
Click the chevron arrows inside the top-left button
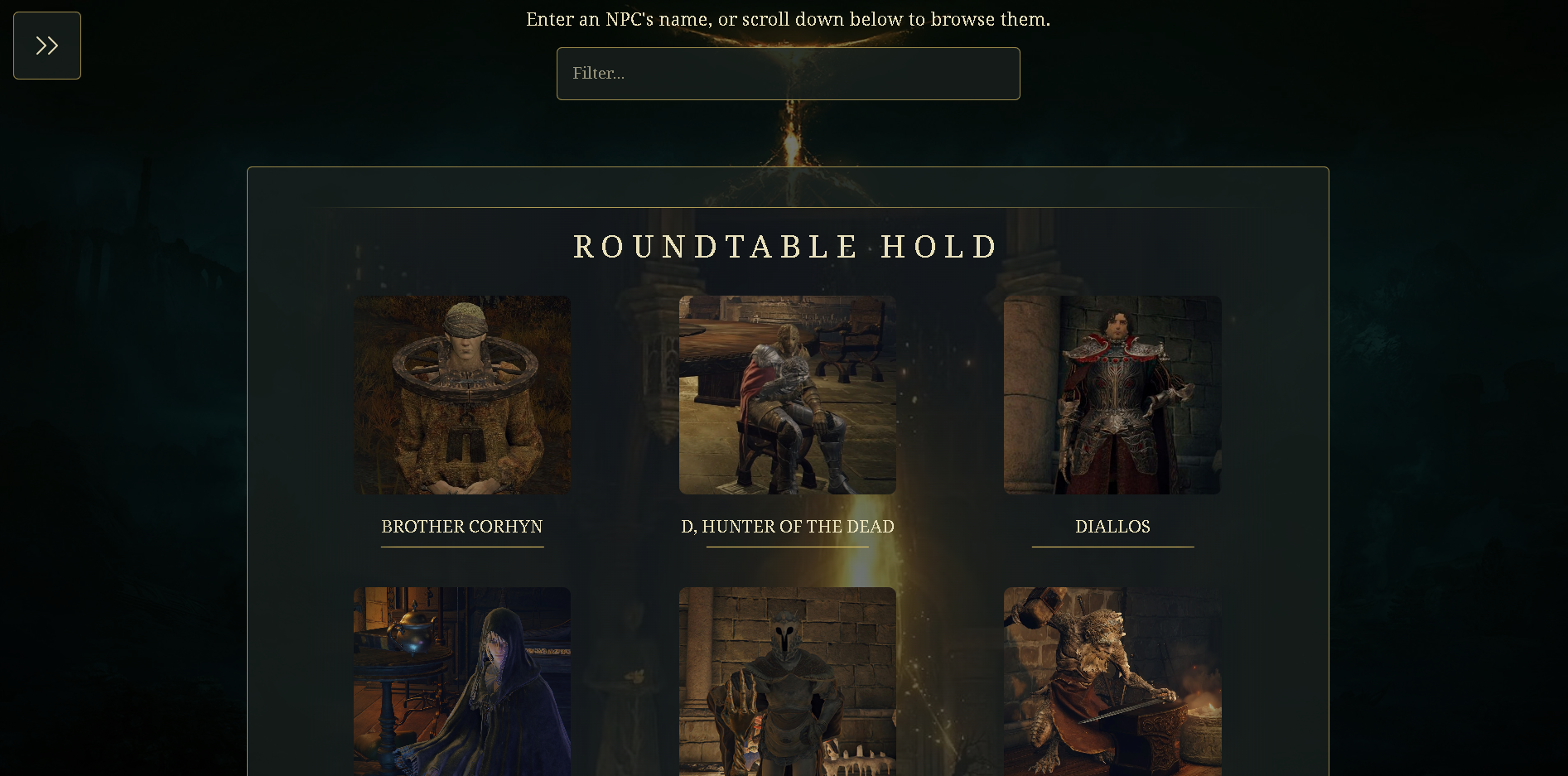pos(46,46)
